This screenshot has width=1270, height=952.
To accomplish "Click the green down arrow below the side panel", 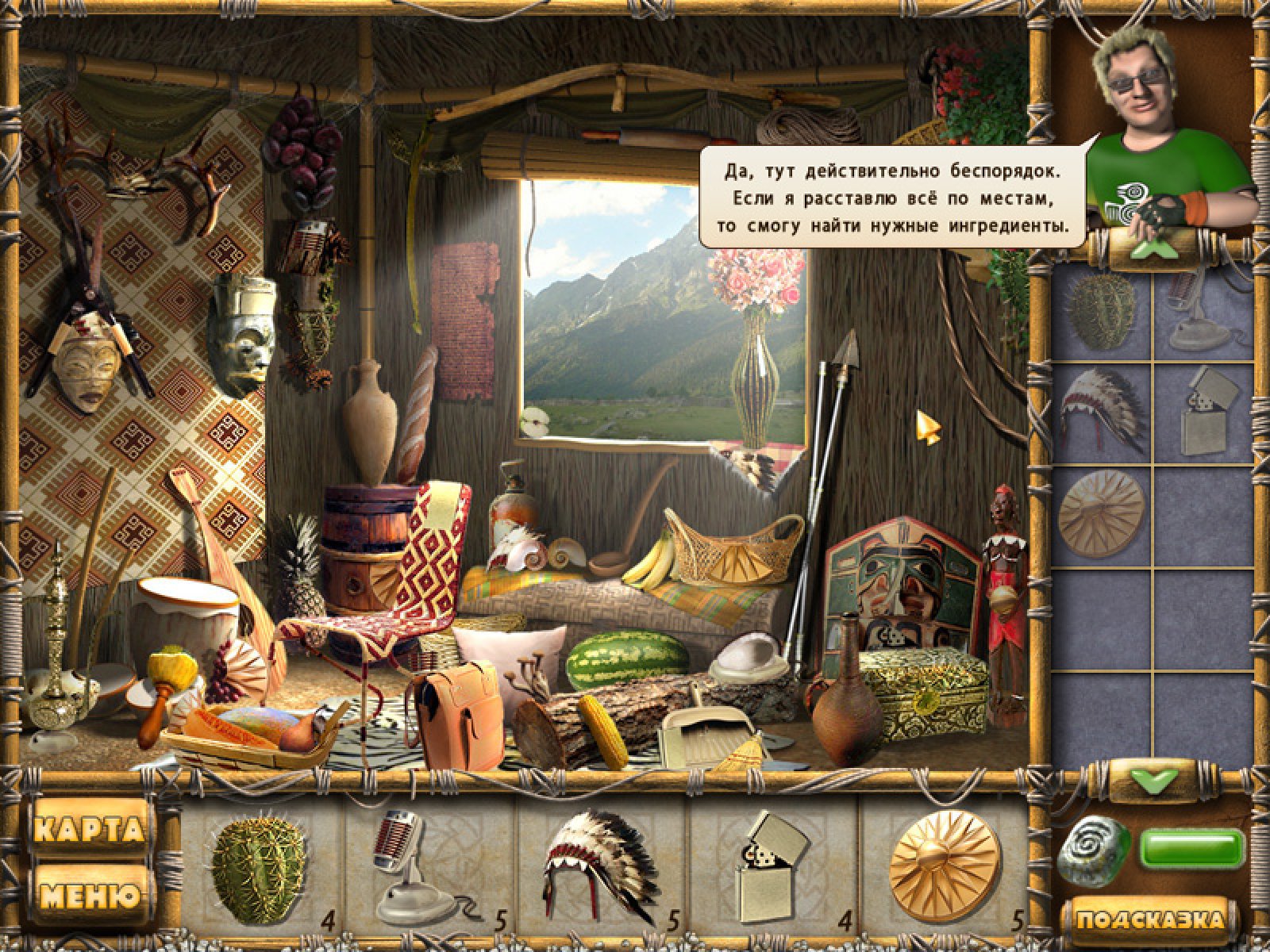I will click(1153, 781).
